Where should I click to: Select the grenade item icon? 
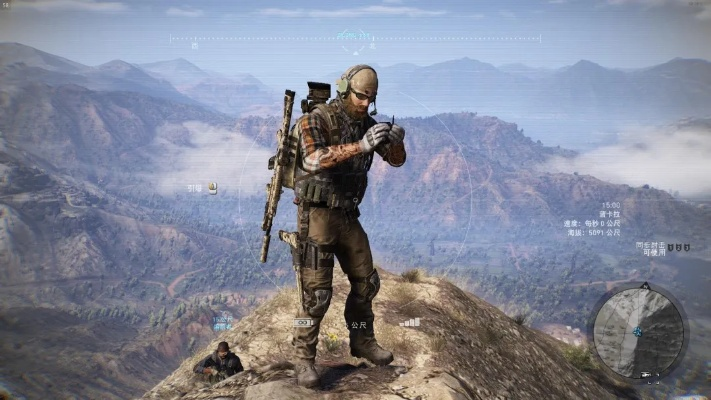(x=212, y=187)
